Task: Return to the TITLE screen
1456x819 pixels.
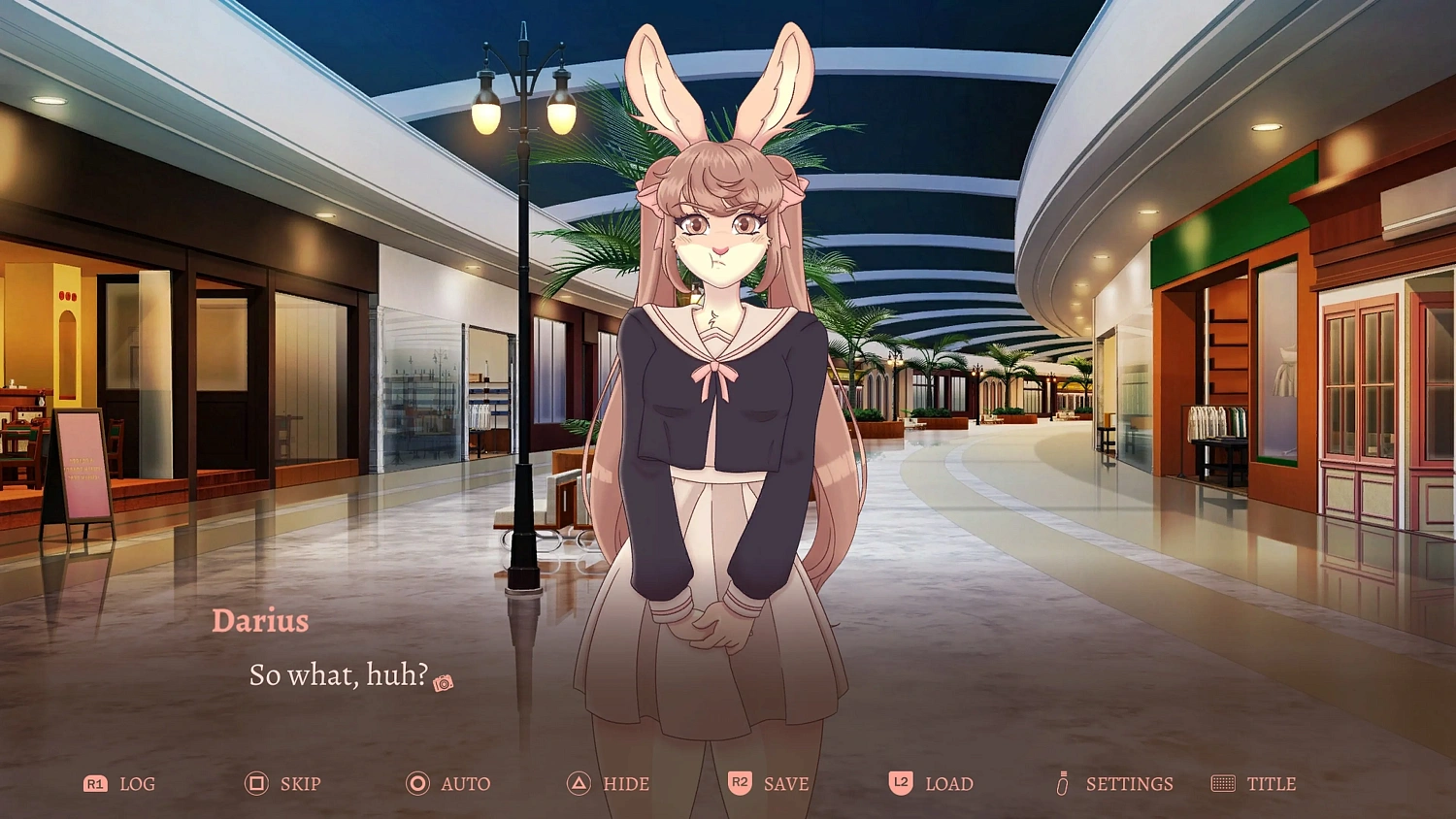Action: pos(1272,783)
